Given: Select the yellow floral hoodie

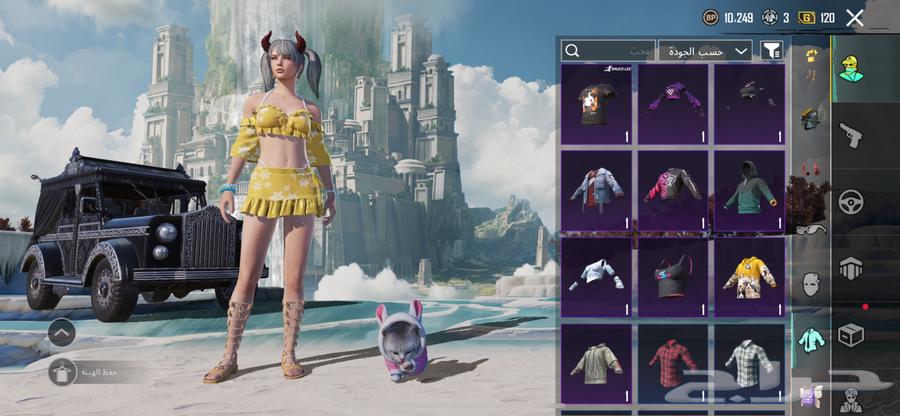Looking at the screenshot, I should pyautogui.click(x=749, y=275).
